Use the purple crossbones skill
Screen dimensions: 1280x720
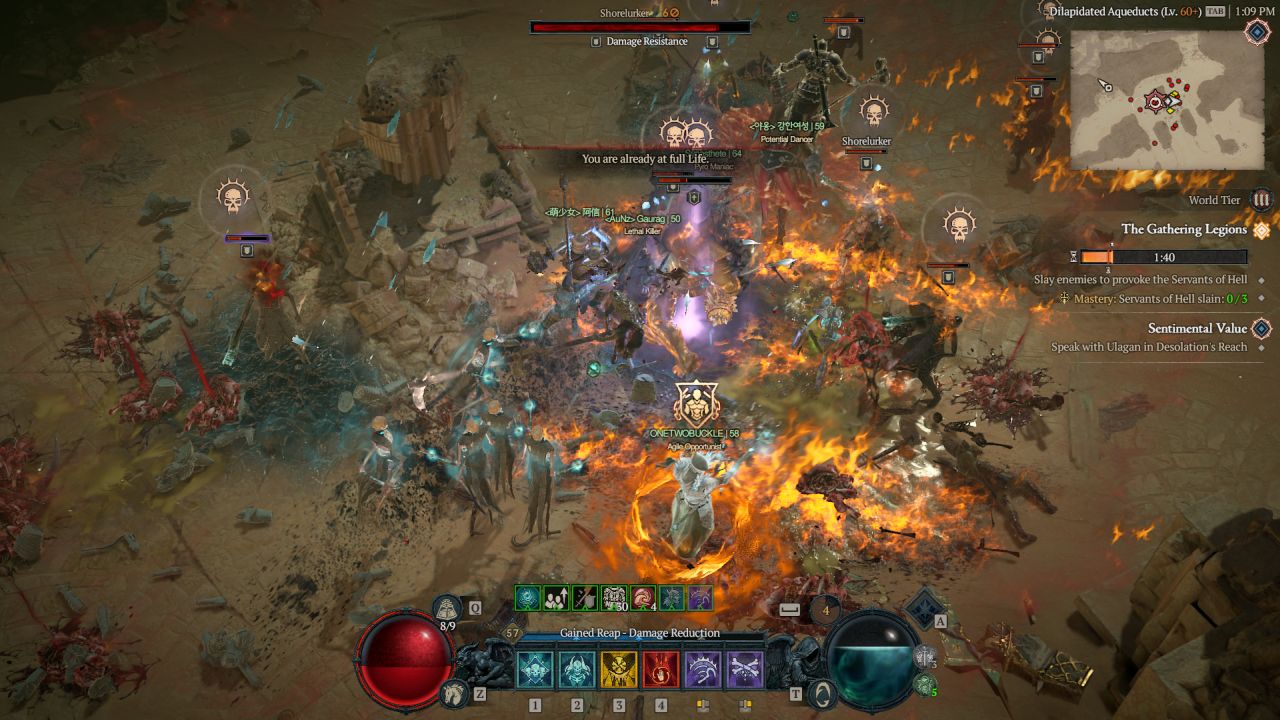point(744,669)
